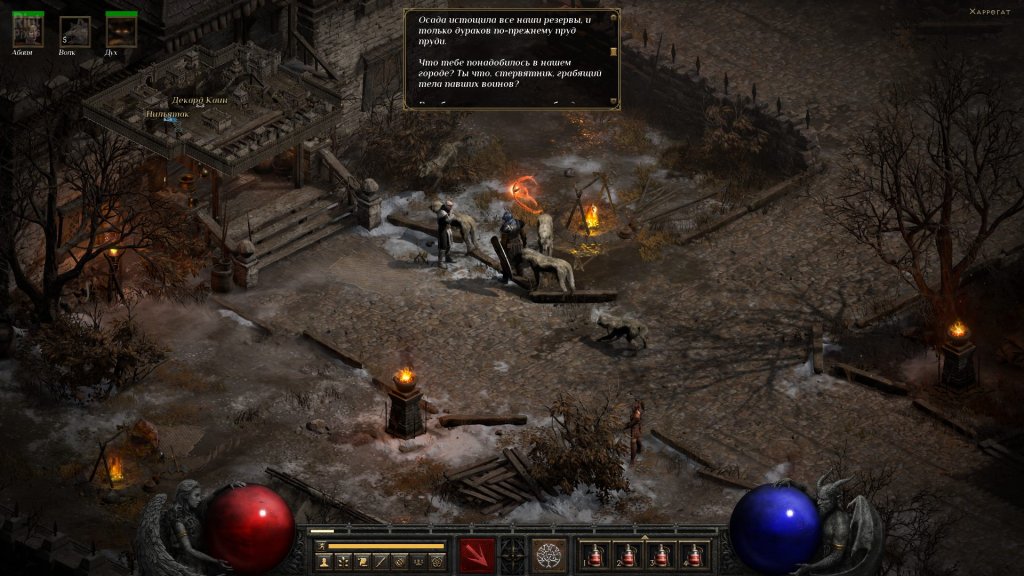Choose the white tree right-click skill
Viewport: 1024px width, 576px height.
[x=548, y=554]
